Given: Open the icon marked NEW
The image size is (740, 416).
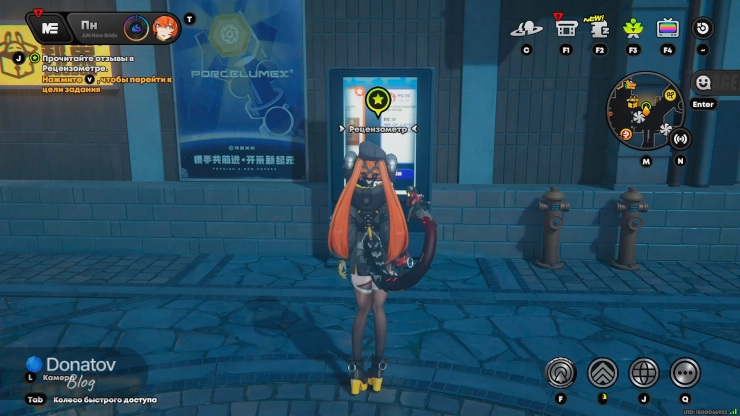Looking at the screenshot, I should [x=600, y=27].
